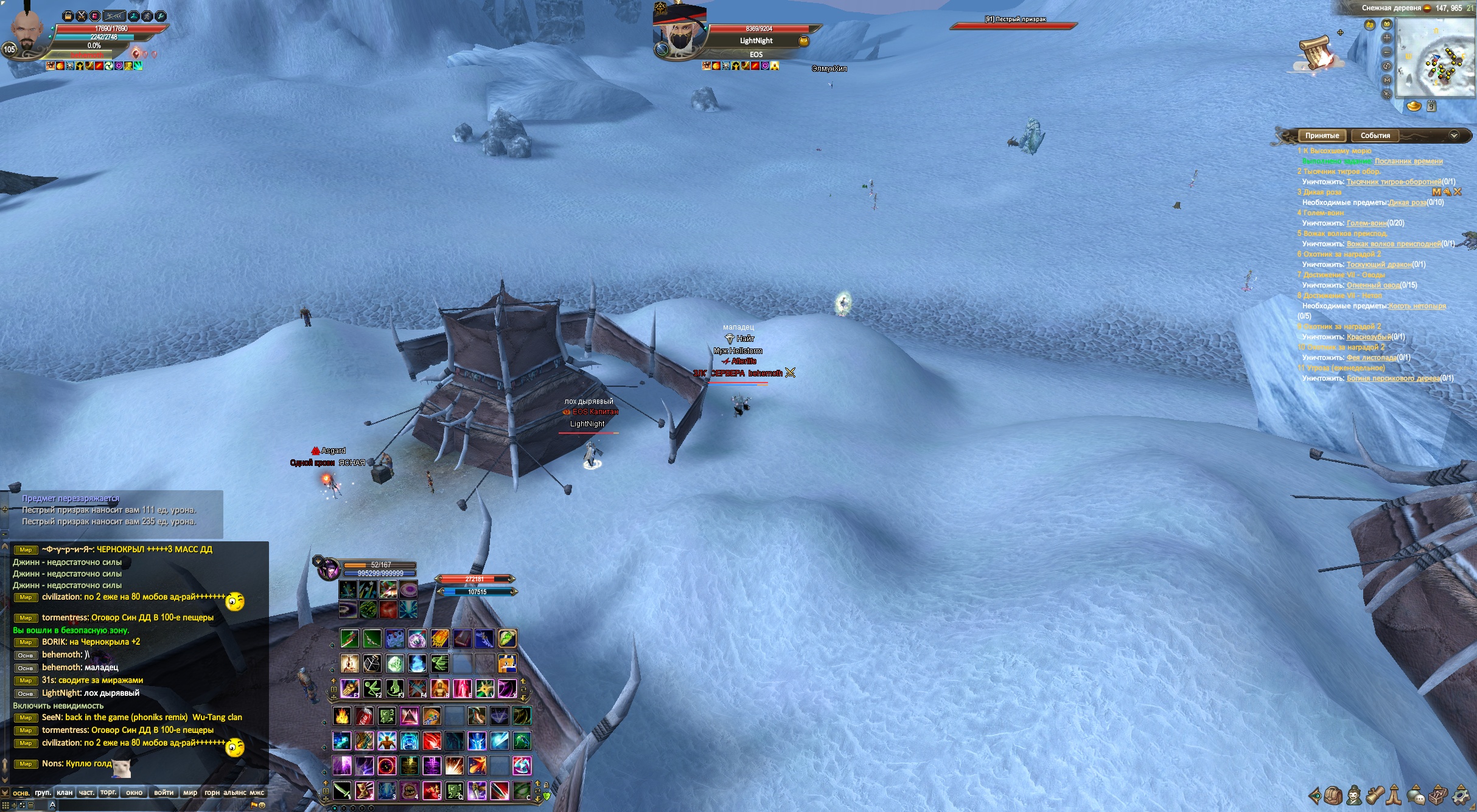Screen dimensions: 1477x812
Task: Switch chat to the клан channel
Action: click(x=65, y=793)
